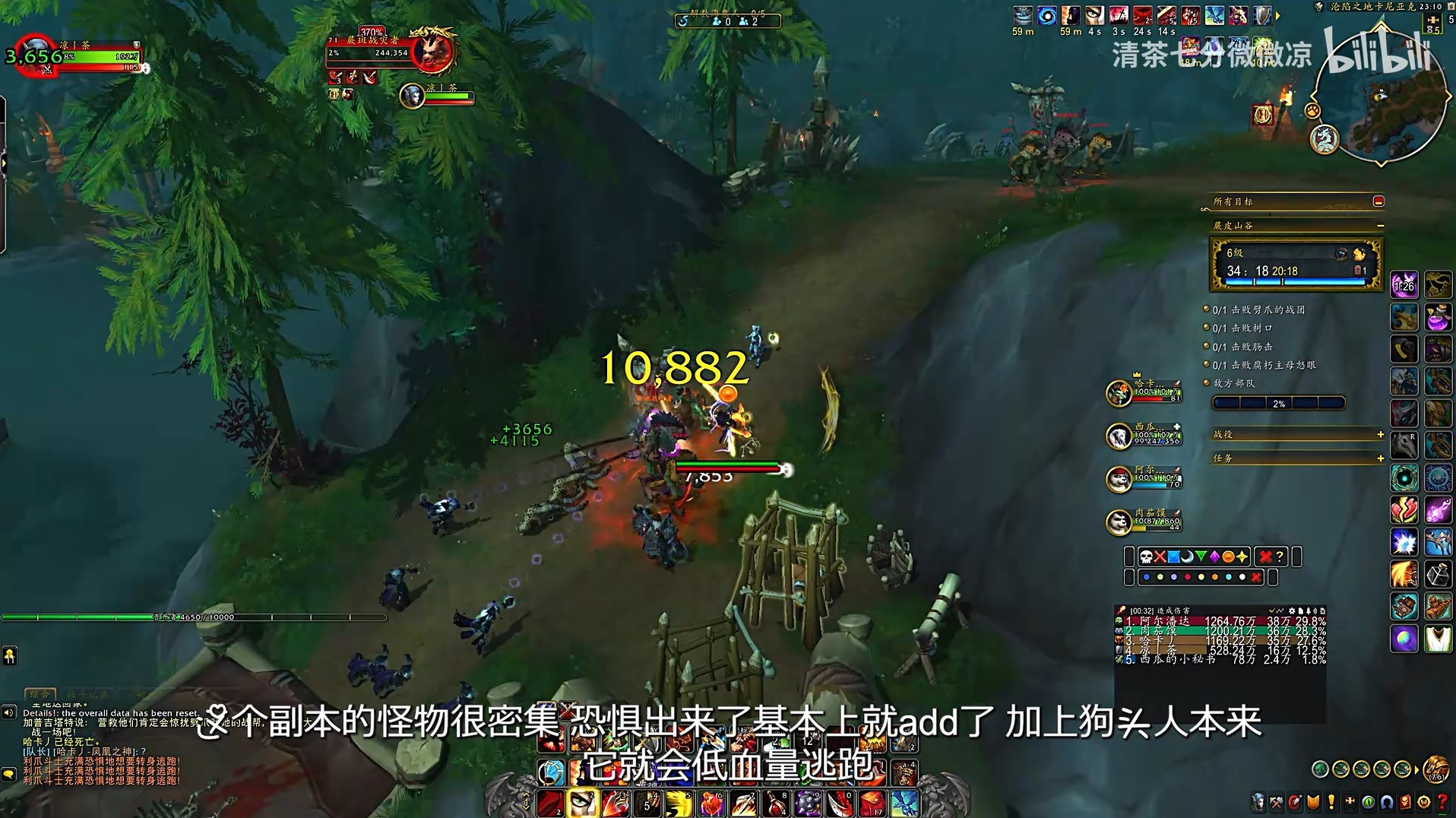Viewport: 1456px width, 818px height.
Task: Click the purple potion flask action icon
Action: tap(1437, 319)
